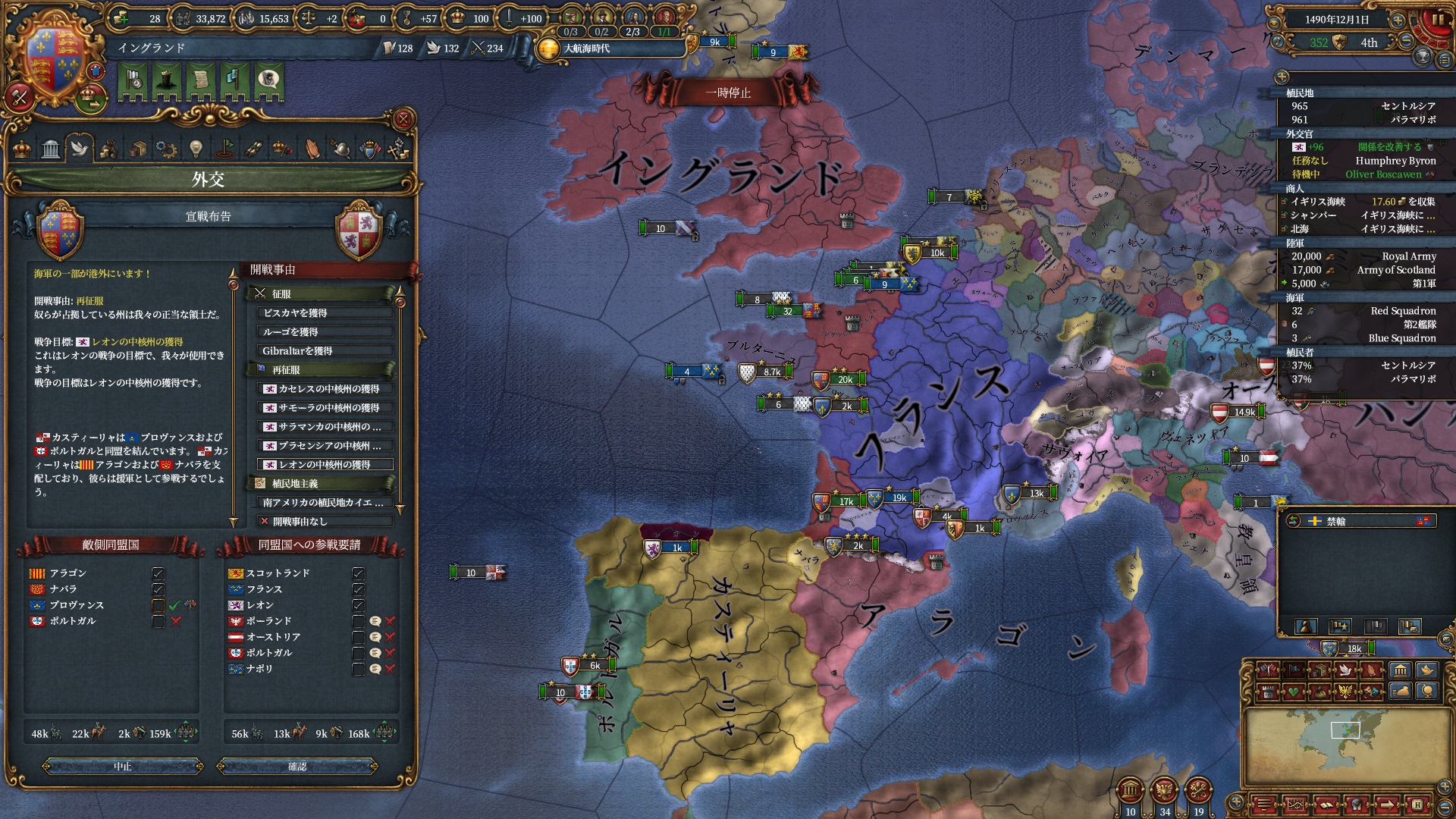Toggle the call-to-arms checkbox for フランス
This screenshot has height=819, width=1456.
359,589
